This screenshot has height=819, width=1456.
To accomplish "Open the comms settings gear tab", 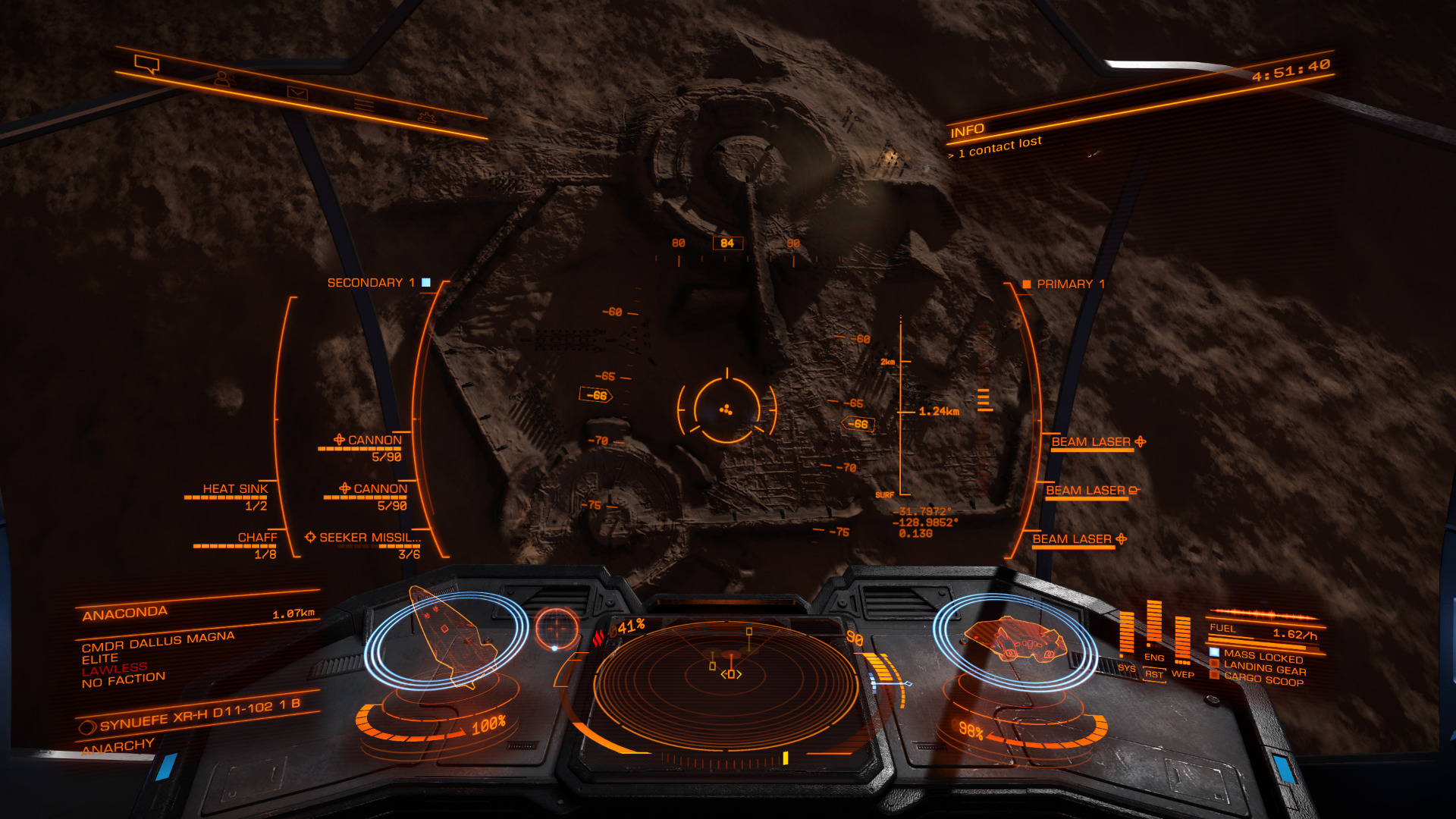I will pyautogui.click(x=427, y=117).
